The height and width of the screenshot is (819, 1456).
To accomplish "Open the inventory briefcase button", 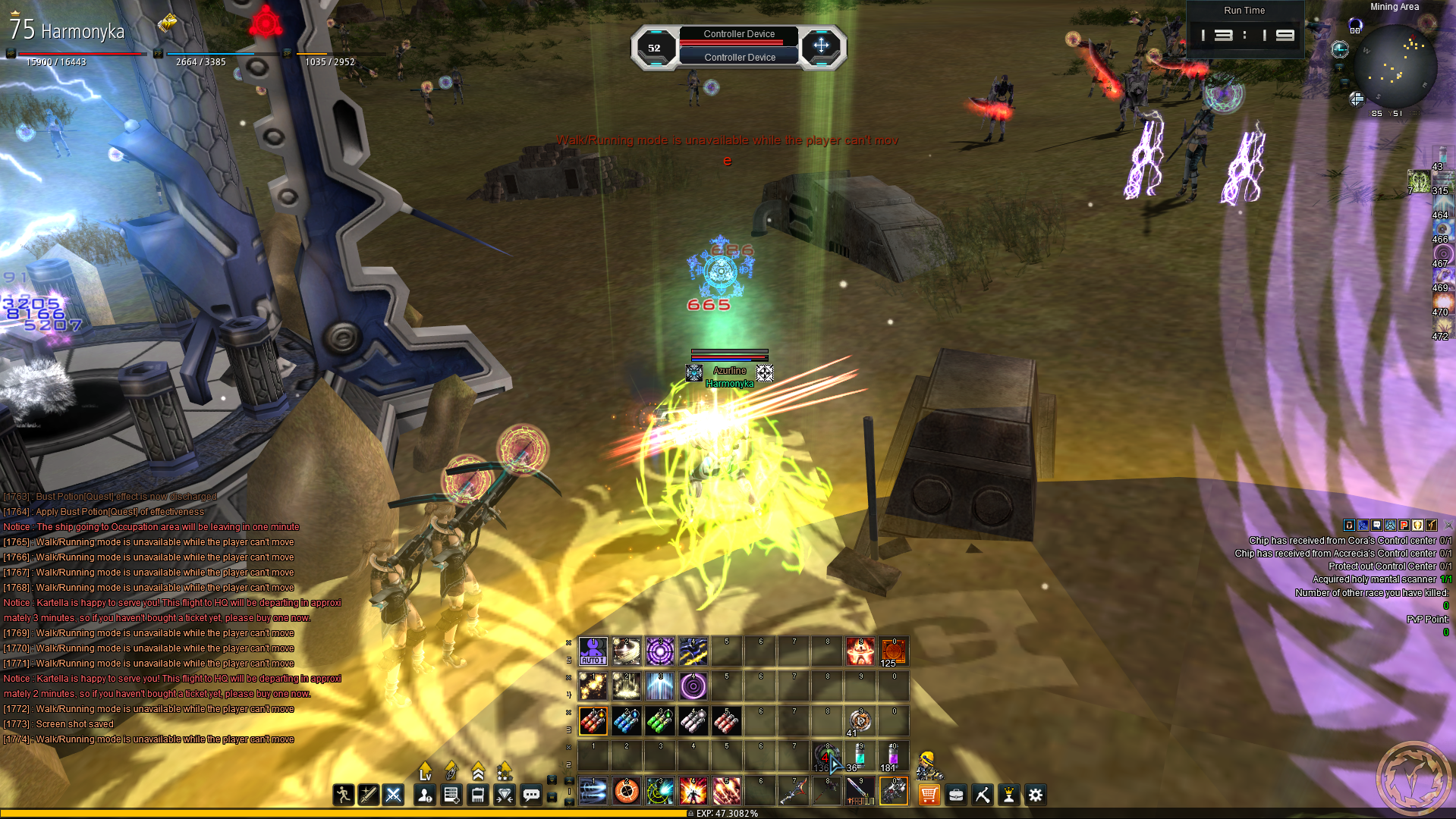I will click(956, 795).
